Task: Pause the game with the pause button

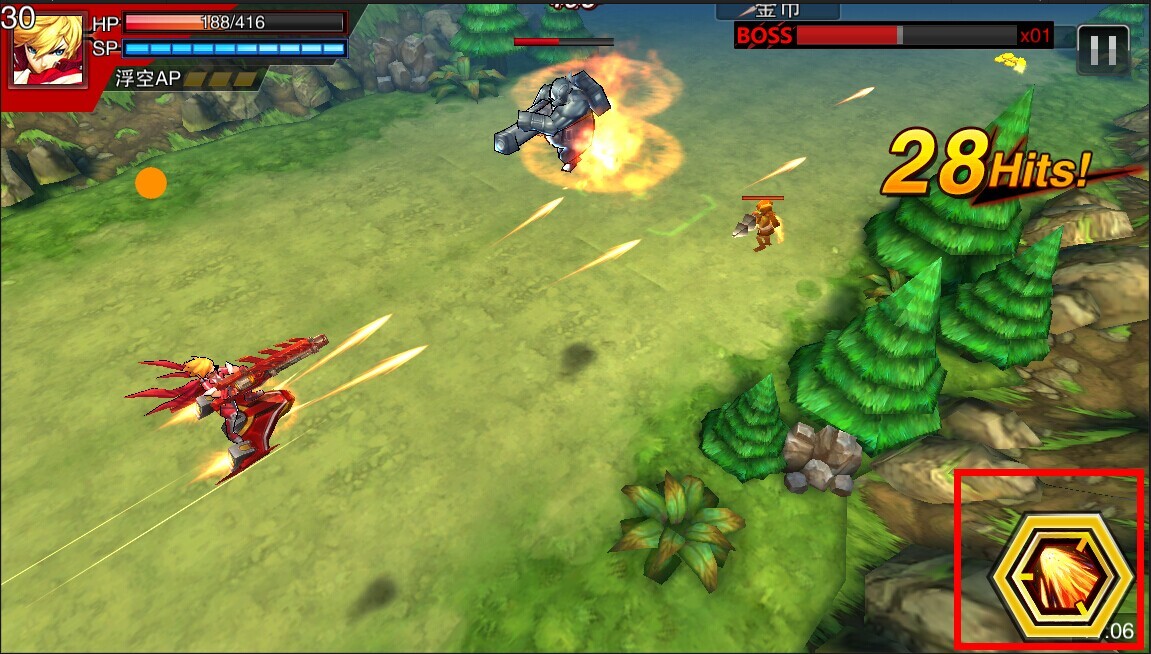Action: [x=1103, y=49]
